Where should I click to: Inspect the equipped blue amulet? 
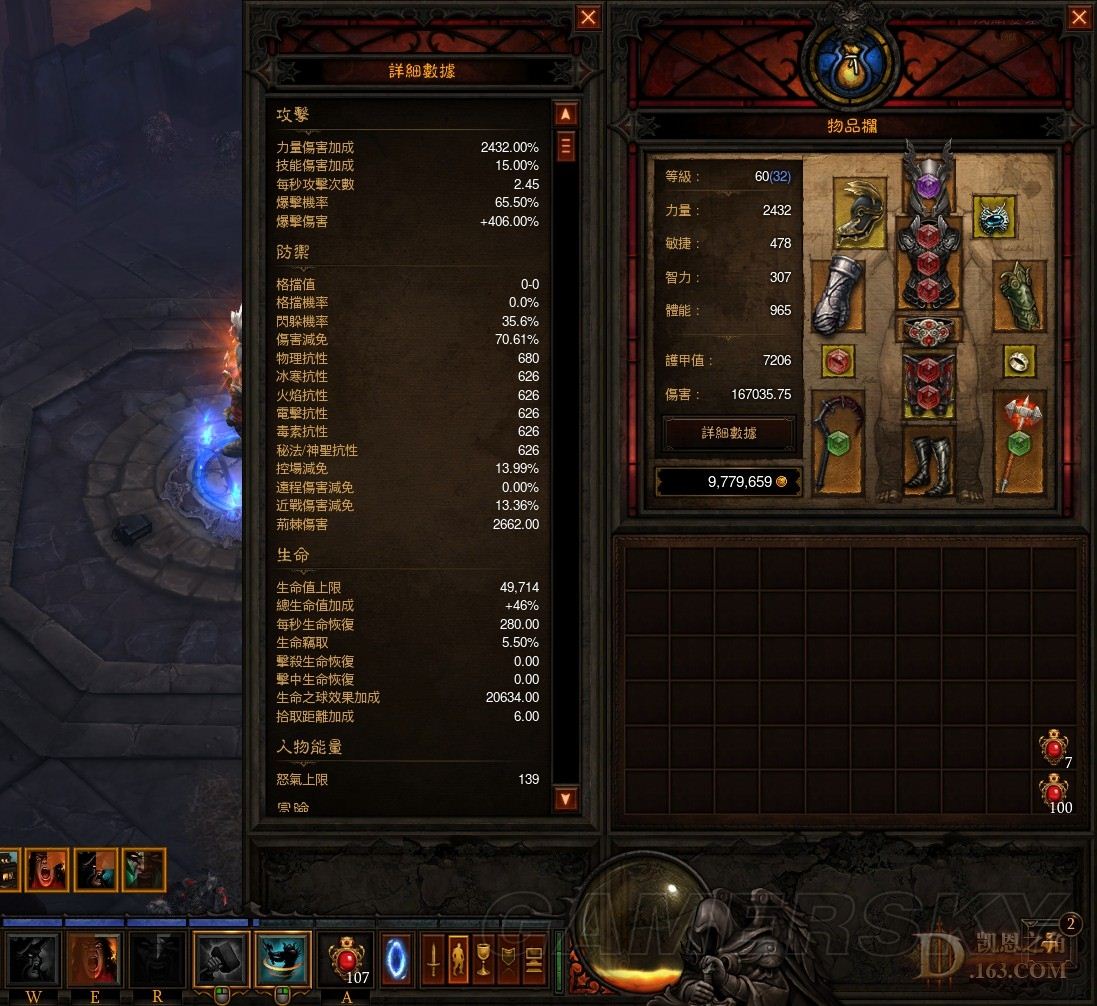click(994, 217)
